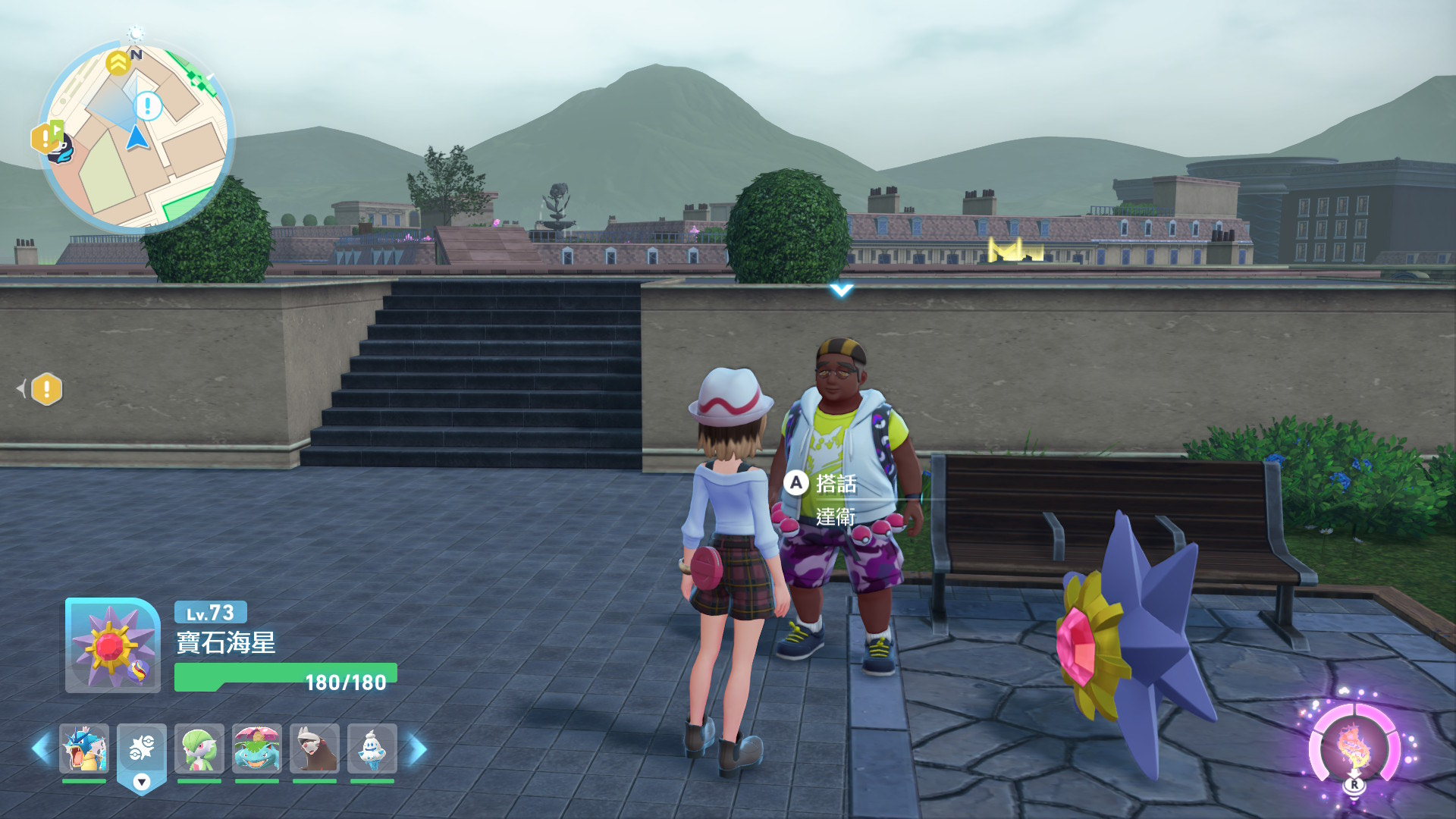Click the café cup marker on minimap edge

point(61,149)
